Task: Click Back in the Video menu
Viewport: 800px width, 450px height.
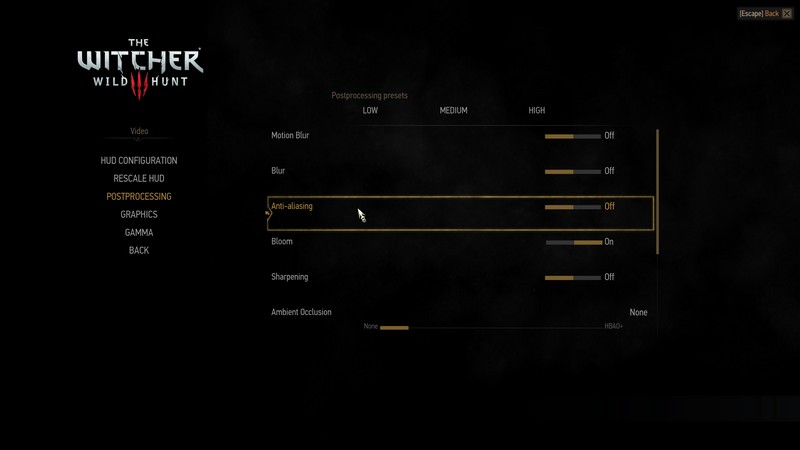Action: [139, 251]
